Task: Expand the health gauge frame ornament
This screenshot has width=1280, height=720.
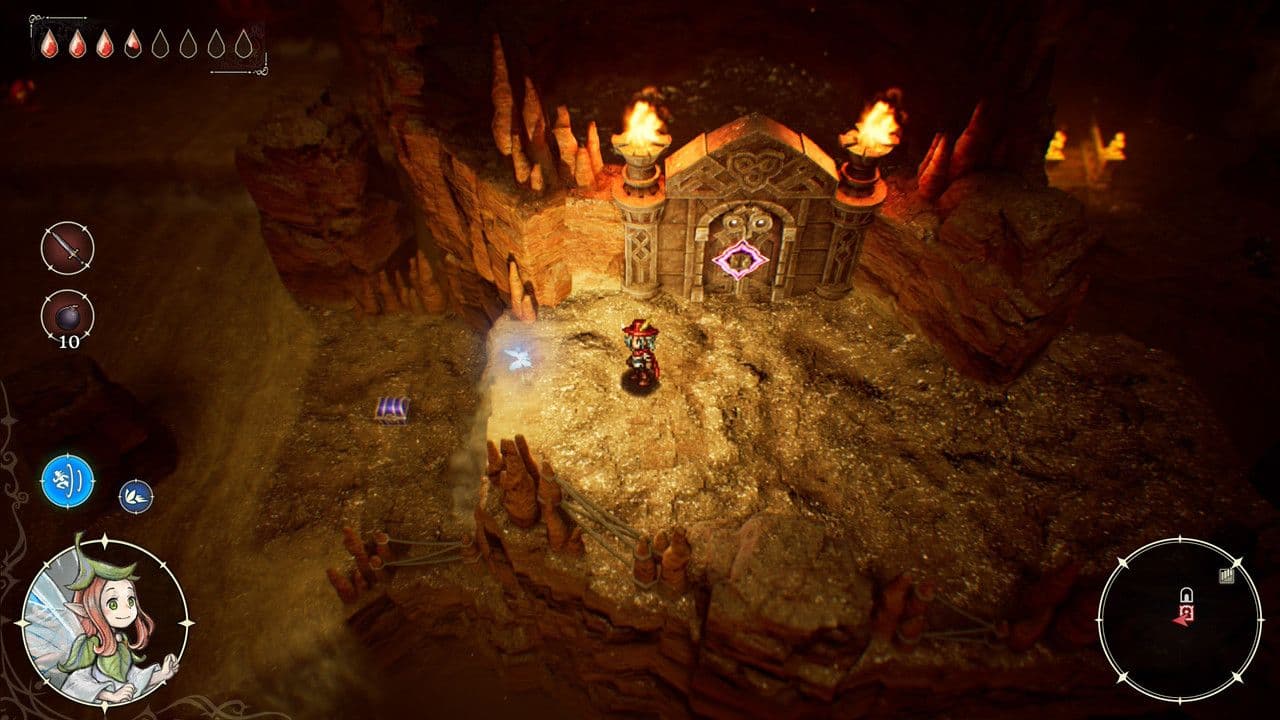Action: click(35, 18)
